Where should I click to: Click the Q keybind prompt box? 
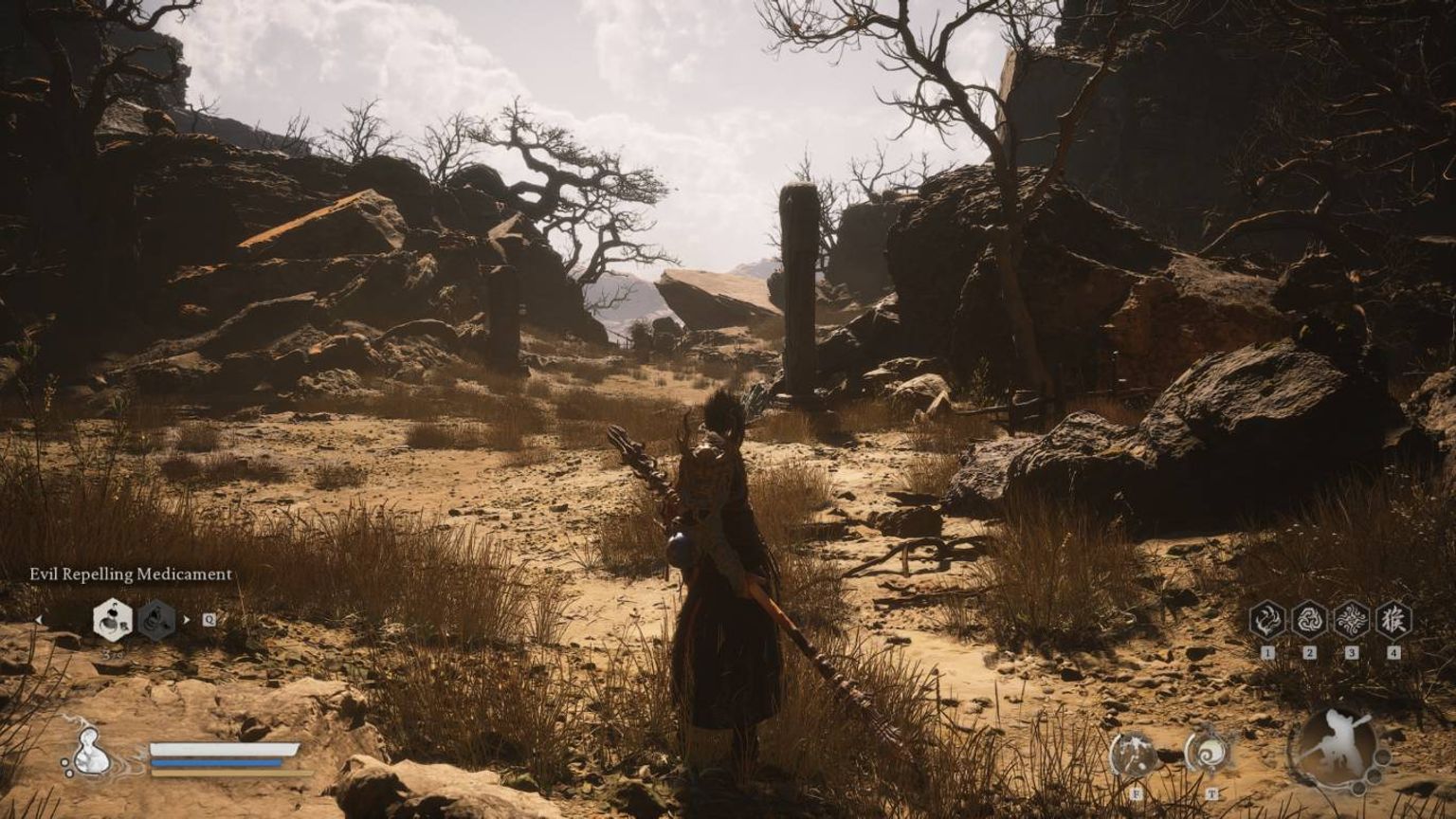pyautogui.click(x=209, y=620)
